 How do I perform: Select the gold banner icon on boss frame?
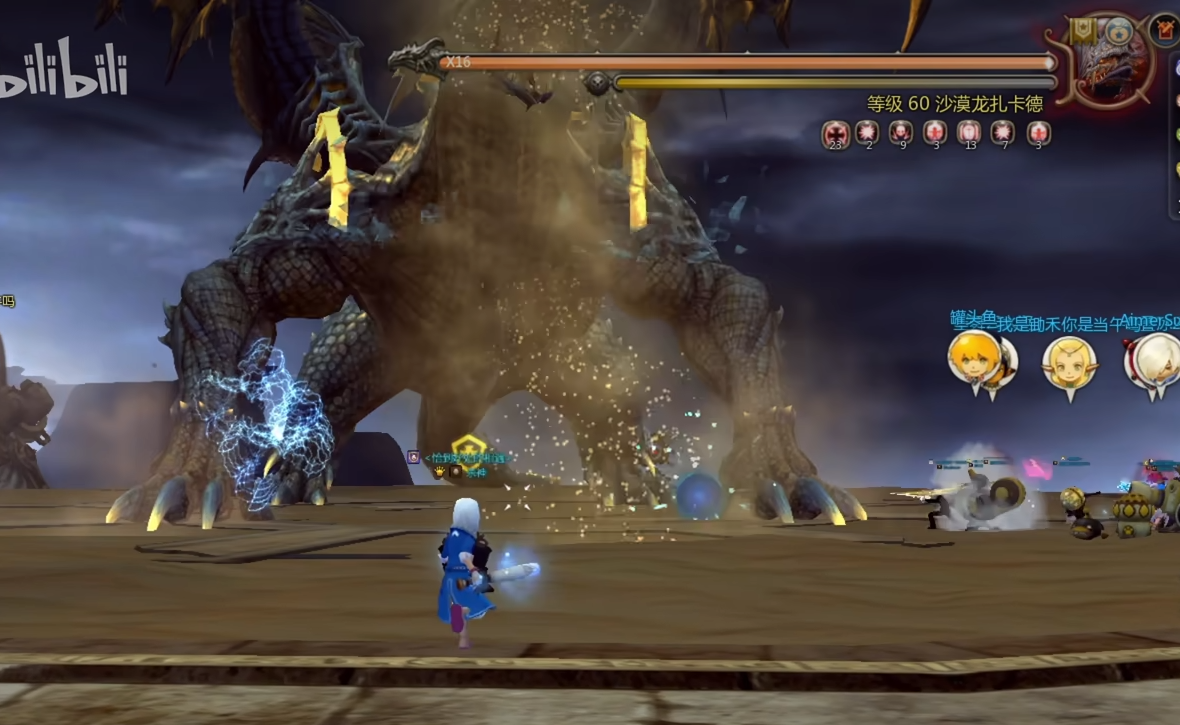tap(1082, 31)
